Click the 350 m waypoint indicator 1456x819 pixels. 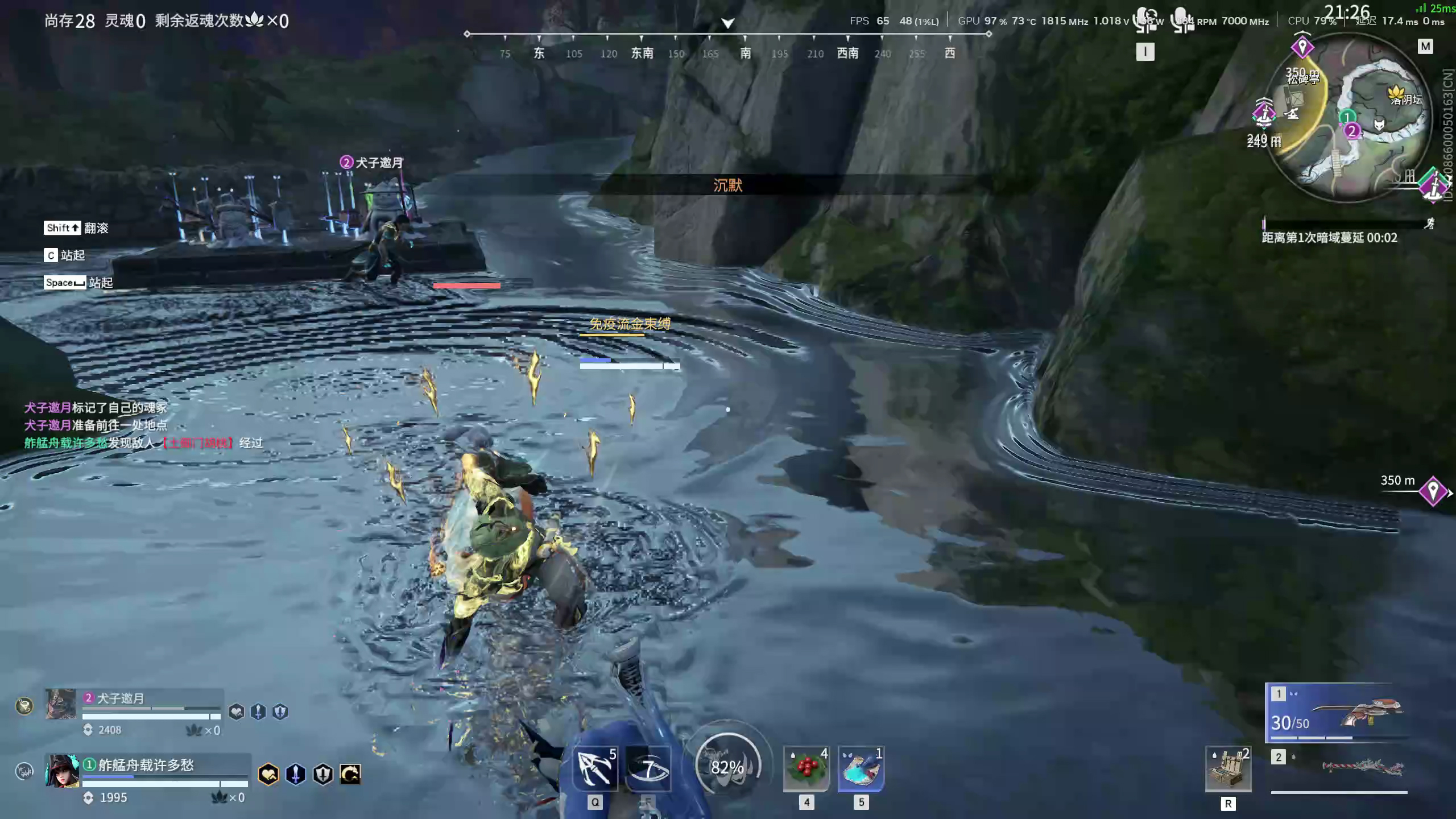(x=1432, y=491)
